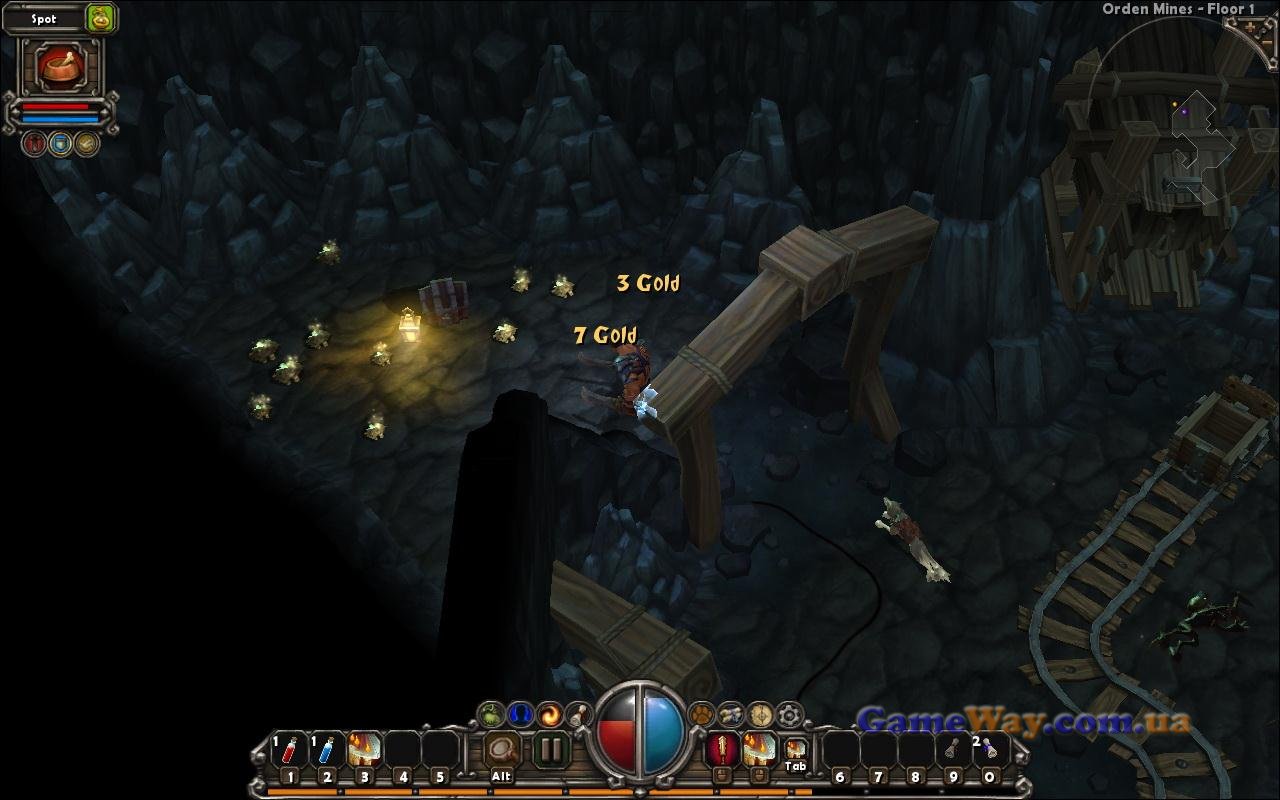Use the potion in hotbar slot 0
This screenshot has height=800, width=1280.
(x=990, y=750)
